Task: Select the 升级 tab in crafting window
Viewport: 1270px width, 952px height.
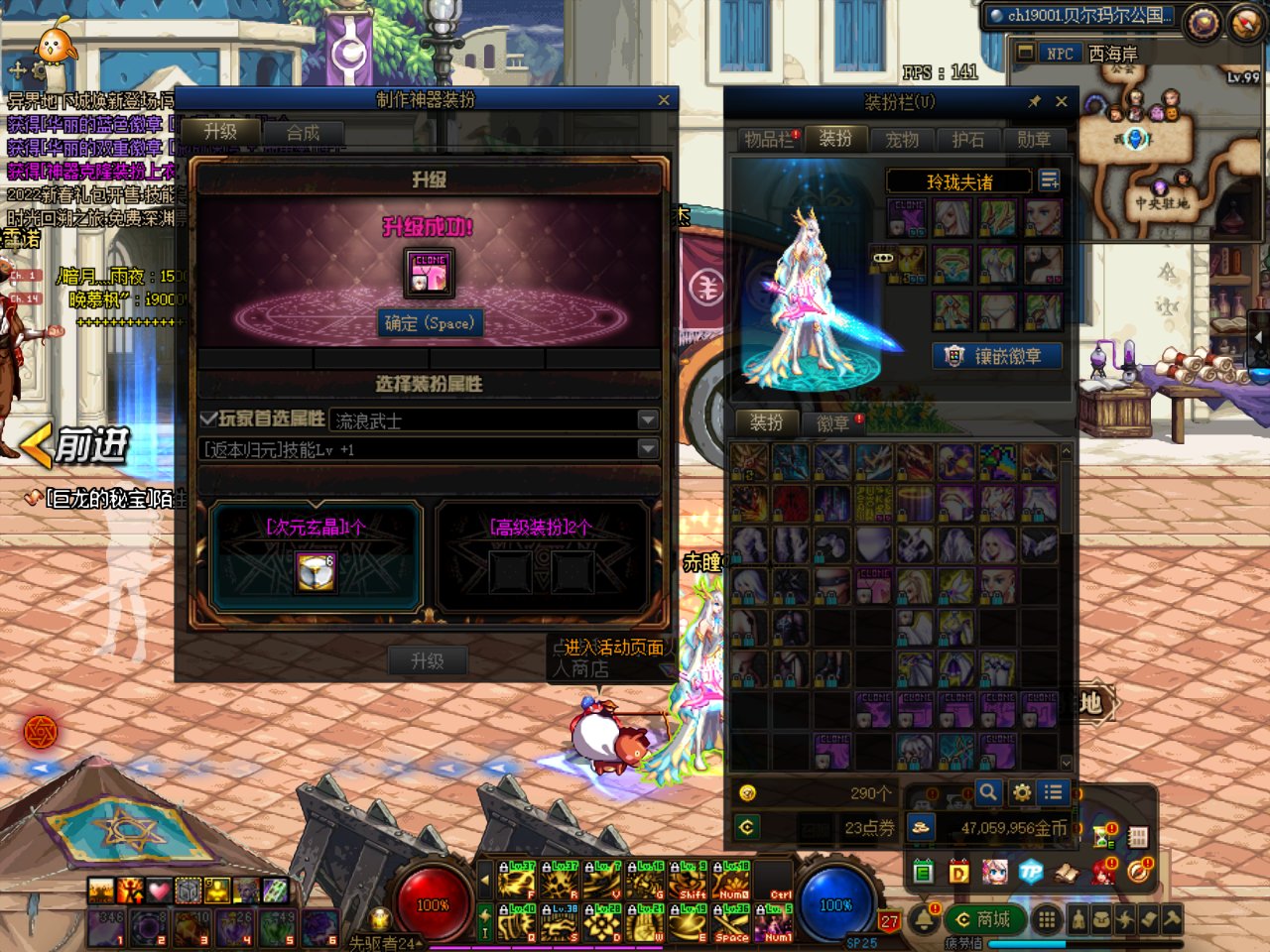Action: 220,132
